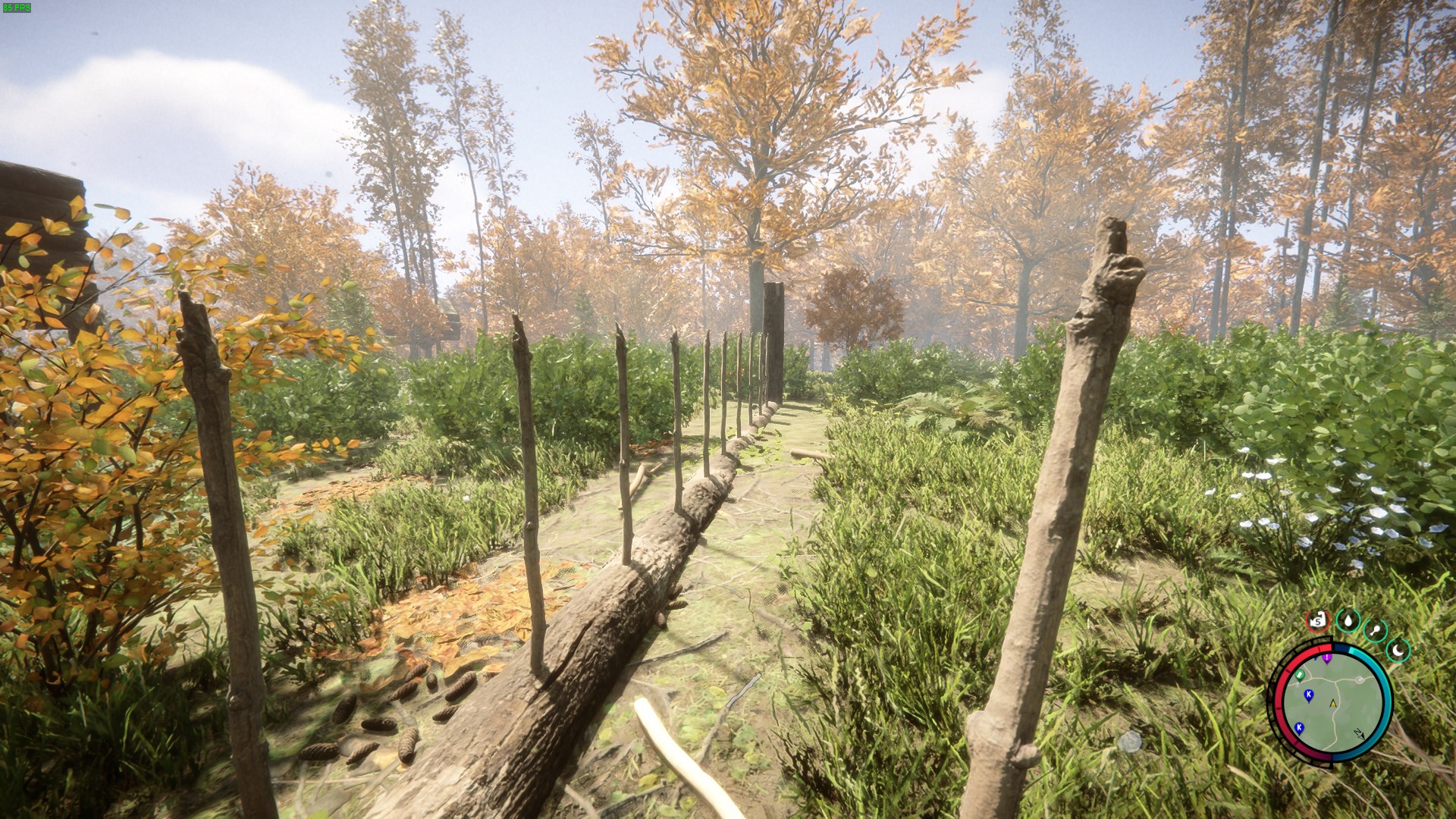
Task: Click the north compass indicator on minimap
Action: tap(1358, 733)
